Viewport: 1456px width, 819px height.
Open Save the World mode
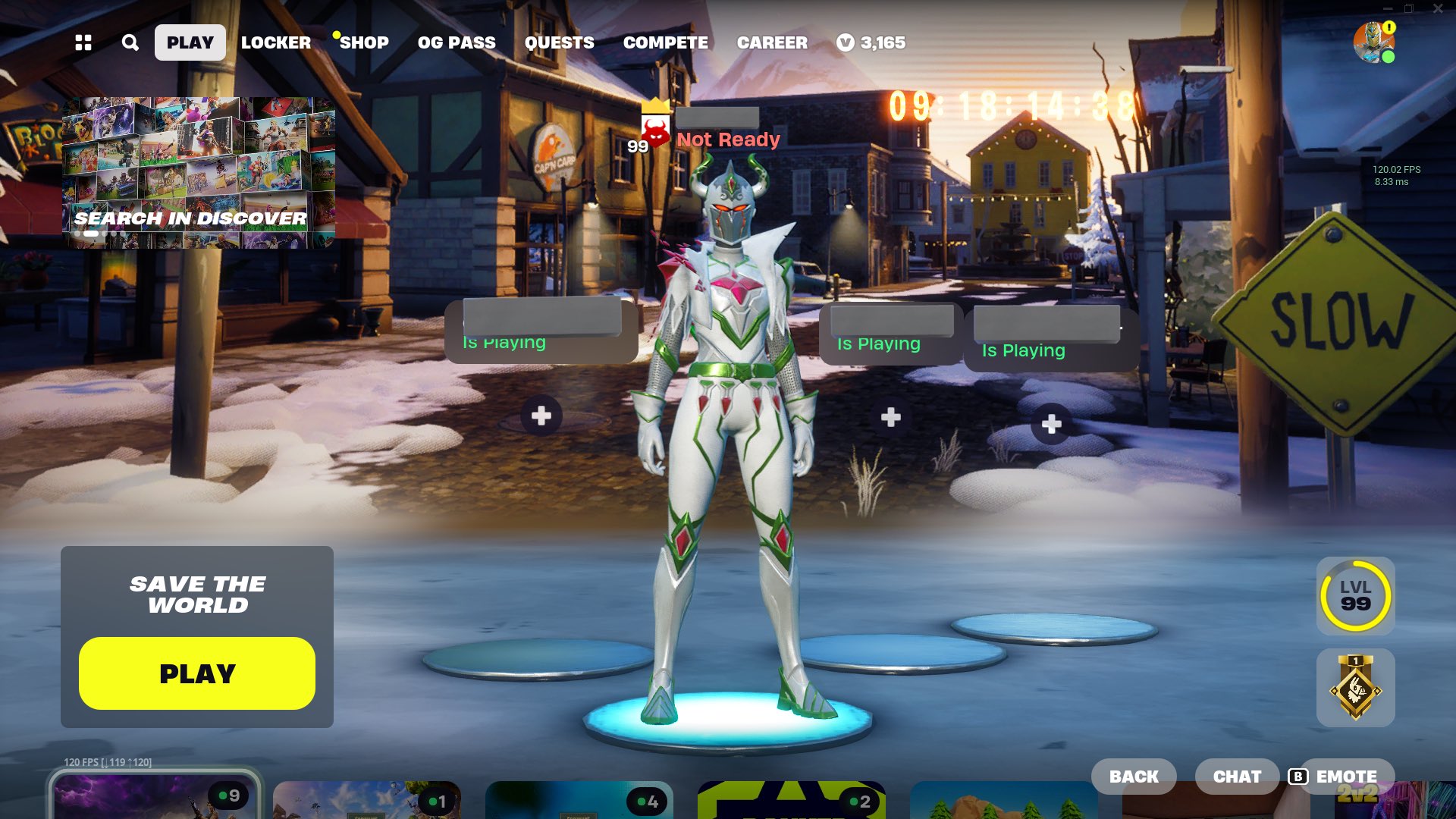click(x=196, y=672)
